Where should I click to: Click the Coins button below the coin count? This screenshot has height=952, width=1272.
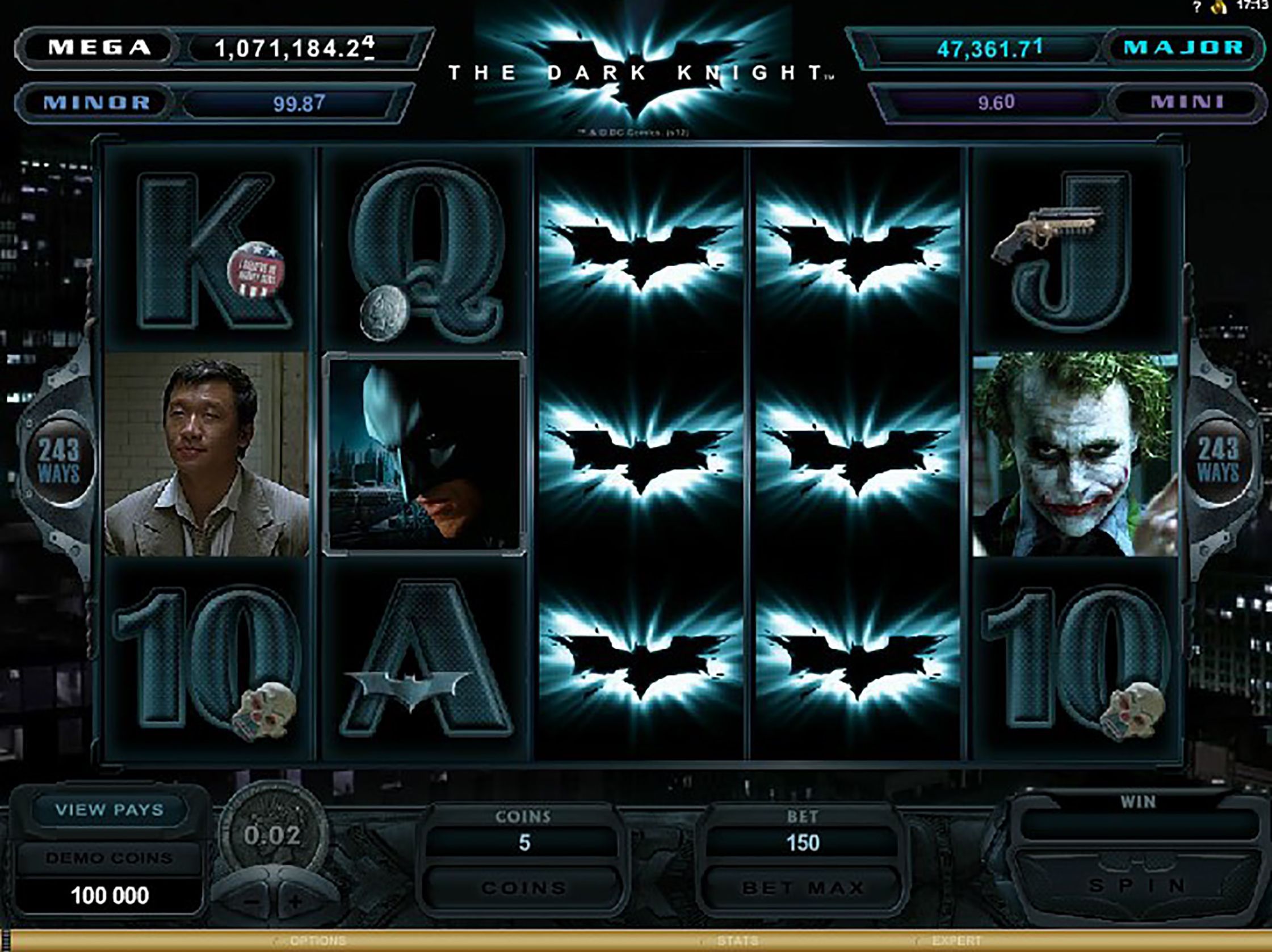pyautogui.click(x=523, y=888)
